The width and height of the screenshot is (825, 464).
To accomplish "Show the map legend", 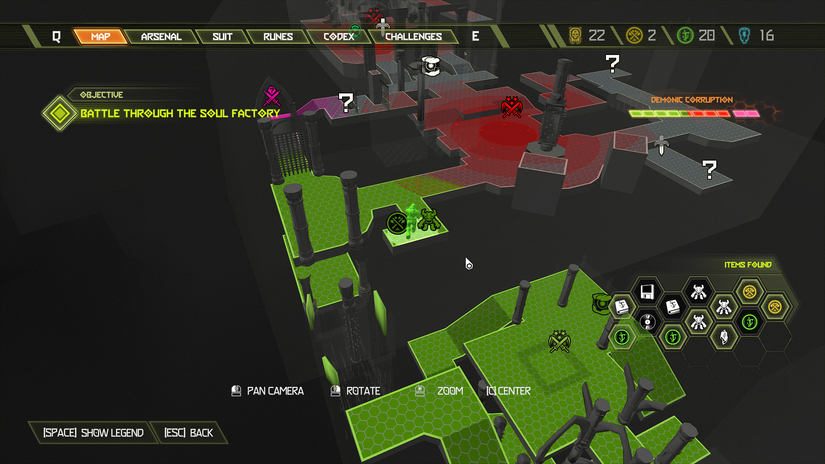I will [93, 433].
